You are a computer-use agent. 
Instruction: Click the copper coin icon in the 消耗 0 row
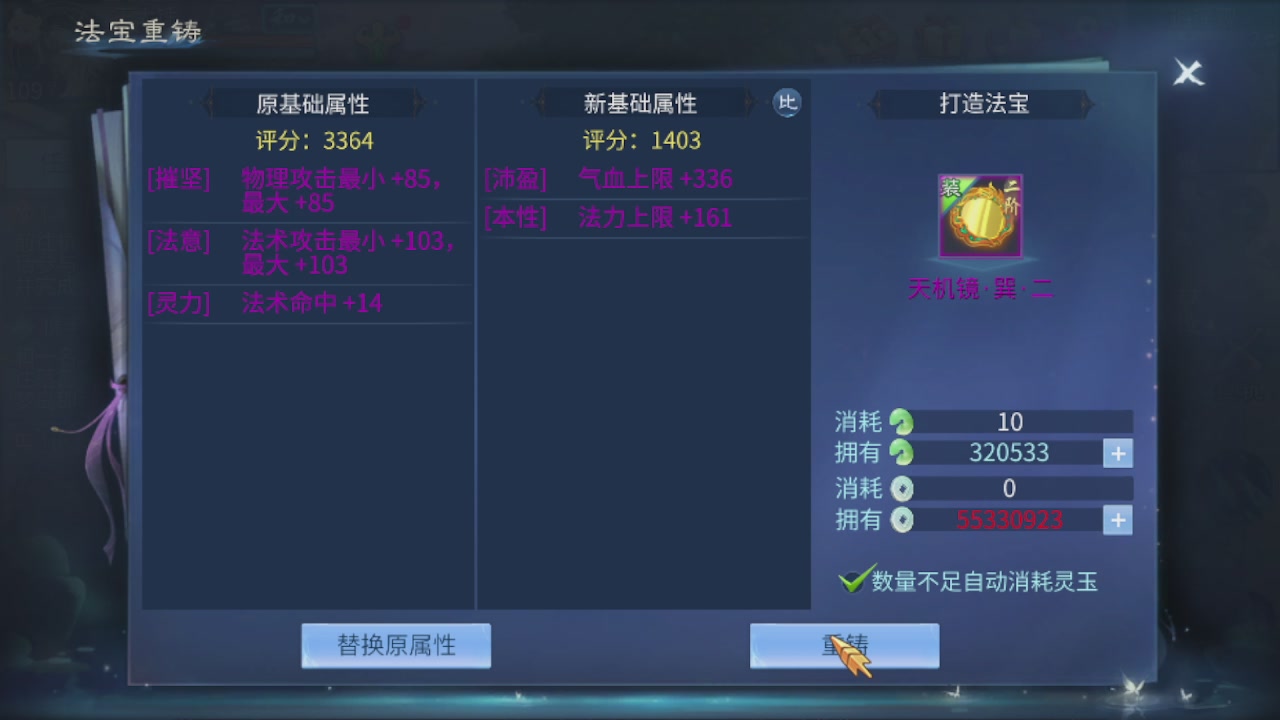point(899,488)
